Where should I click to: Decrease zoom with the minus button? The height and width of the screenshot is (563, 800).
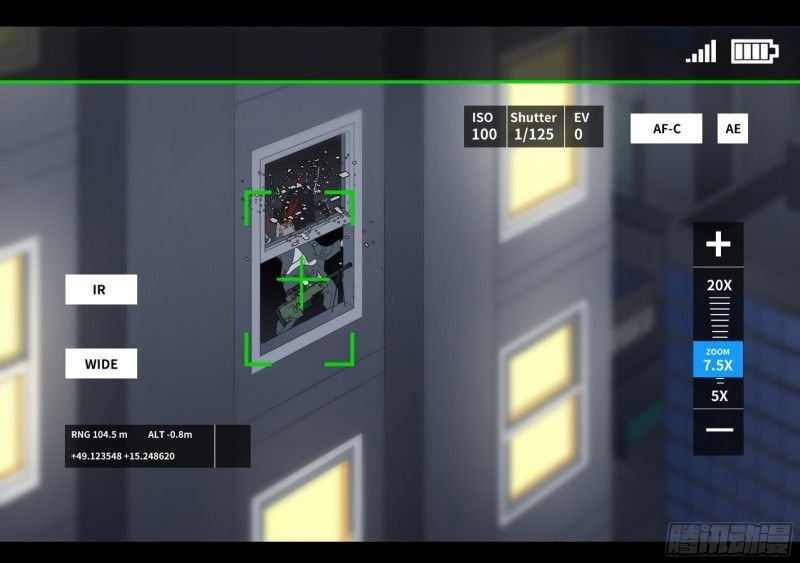point(718,430)
